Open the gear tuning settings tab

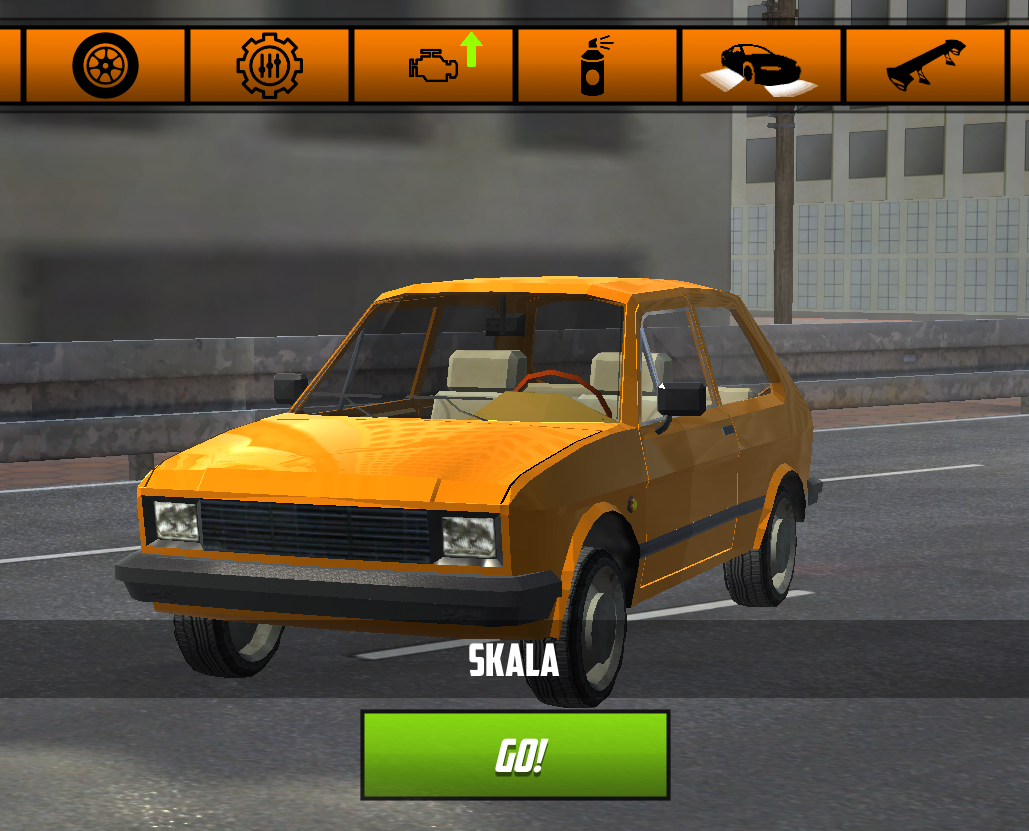pyautogui.click(x=269, y=66)
